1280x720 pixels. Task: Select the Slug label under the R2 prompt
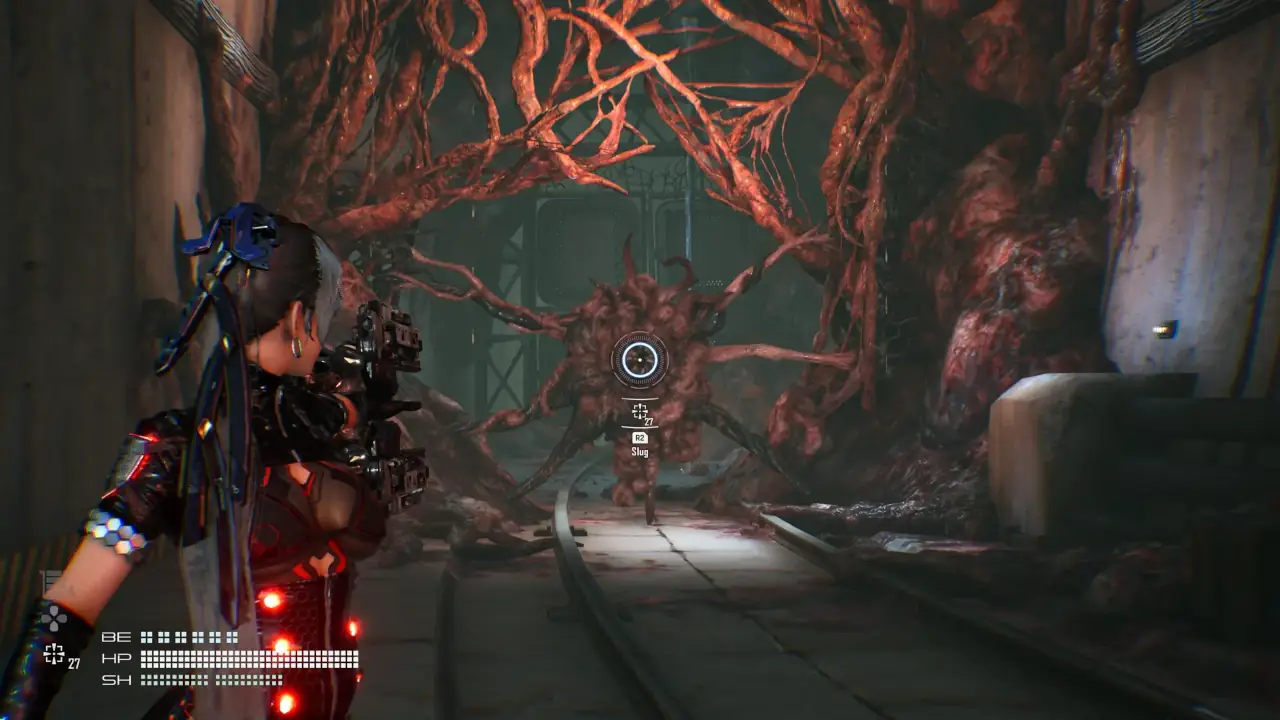coord(640,451)
